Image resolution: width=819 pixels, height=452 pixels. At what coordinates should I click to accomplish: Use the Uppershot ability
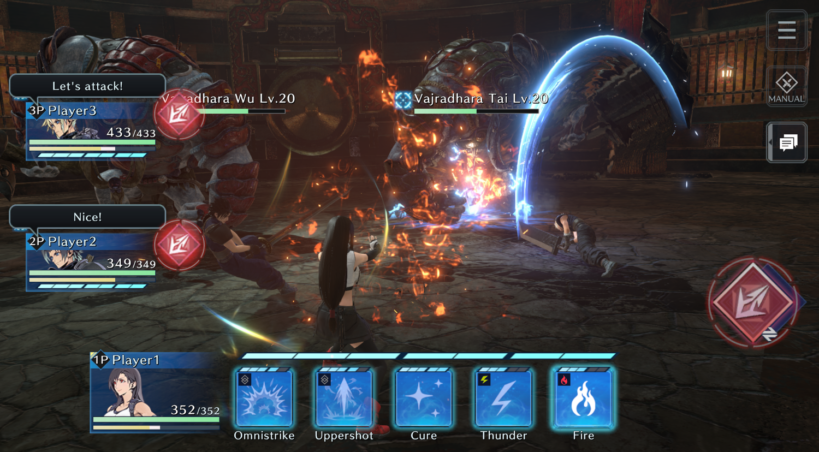[x=344, y=398]
